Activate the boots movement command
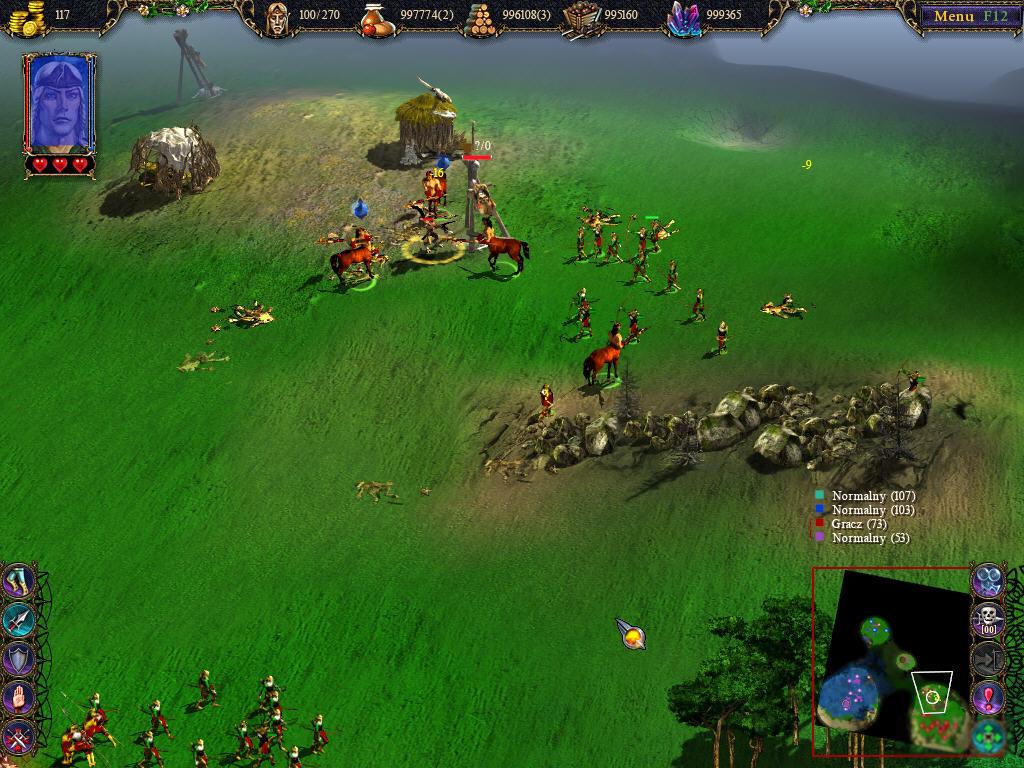 click(x=18, y=580)
